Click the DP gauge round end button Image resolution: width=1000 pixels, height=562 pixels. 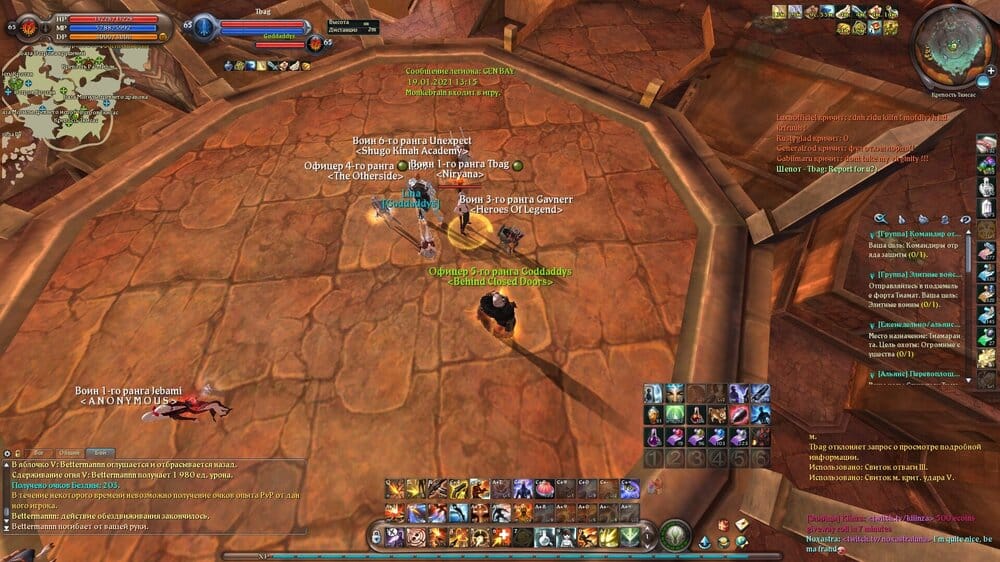click(163, 36)
